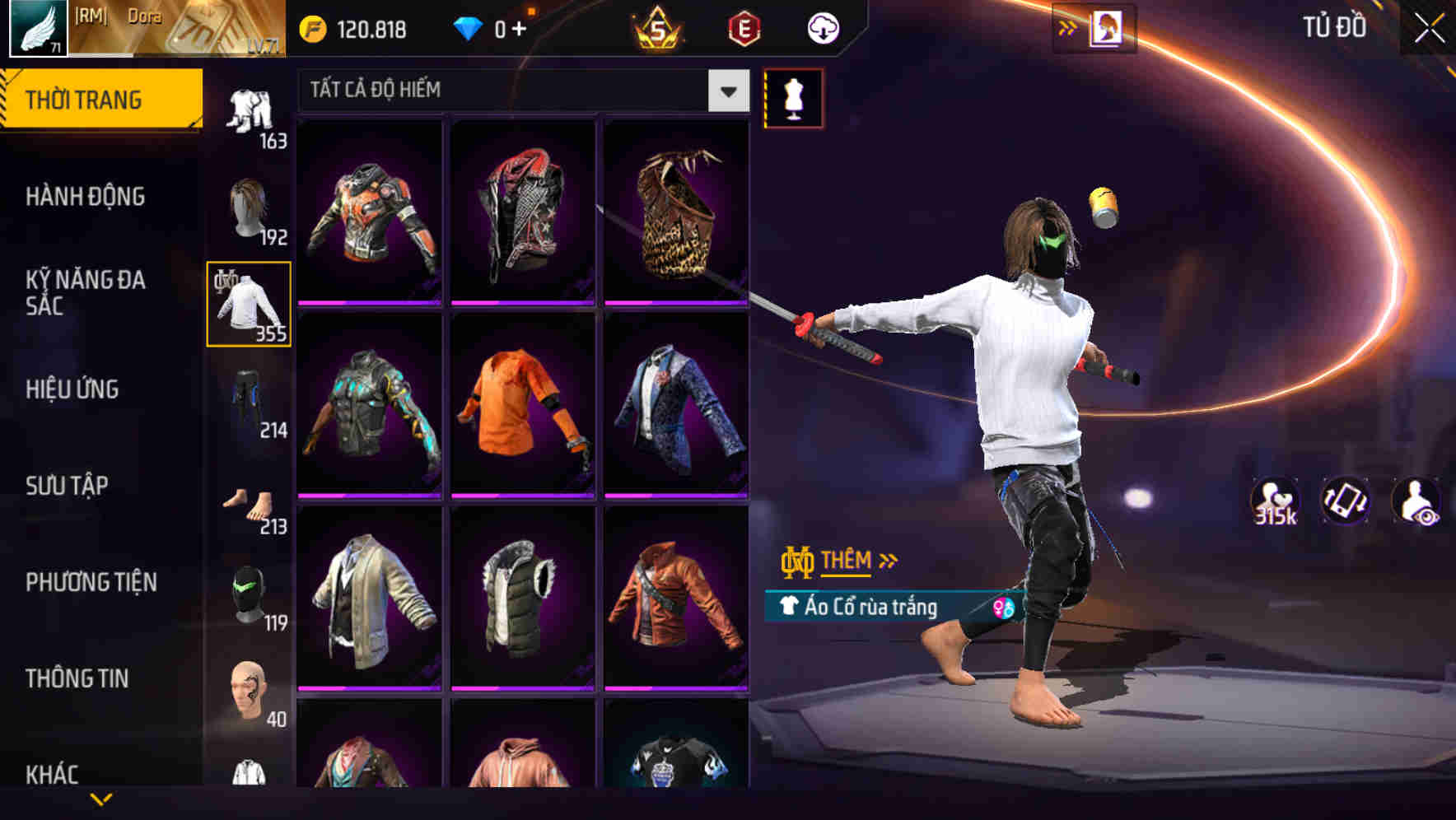Click the THÊM button
Viewport: 1456px width, 820px height.
[848, 561]
